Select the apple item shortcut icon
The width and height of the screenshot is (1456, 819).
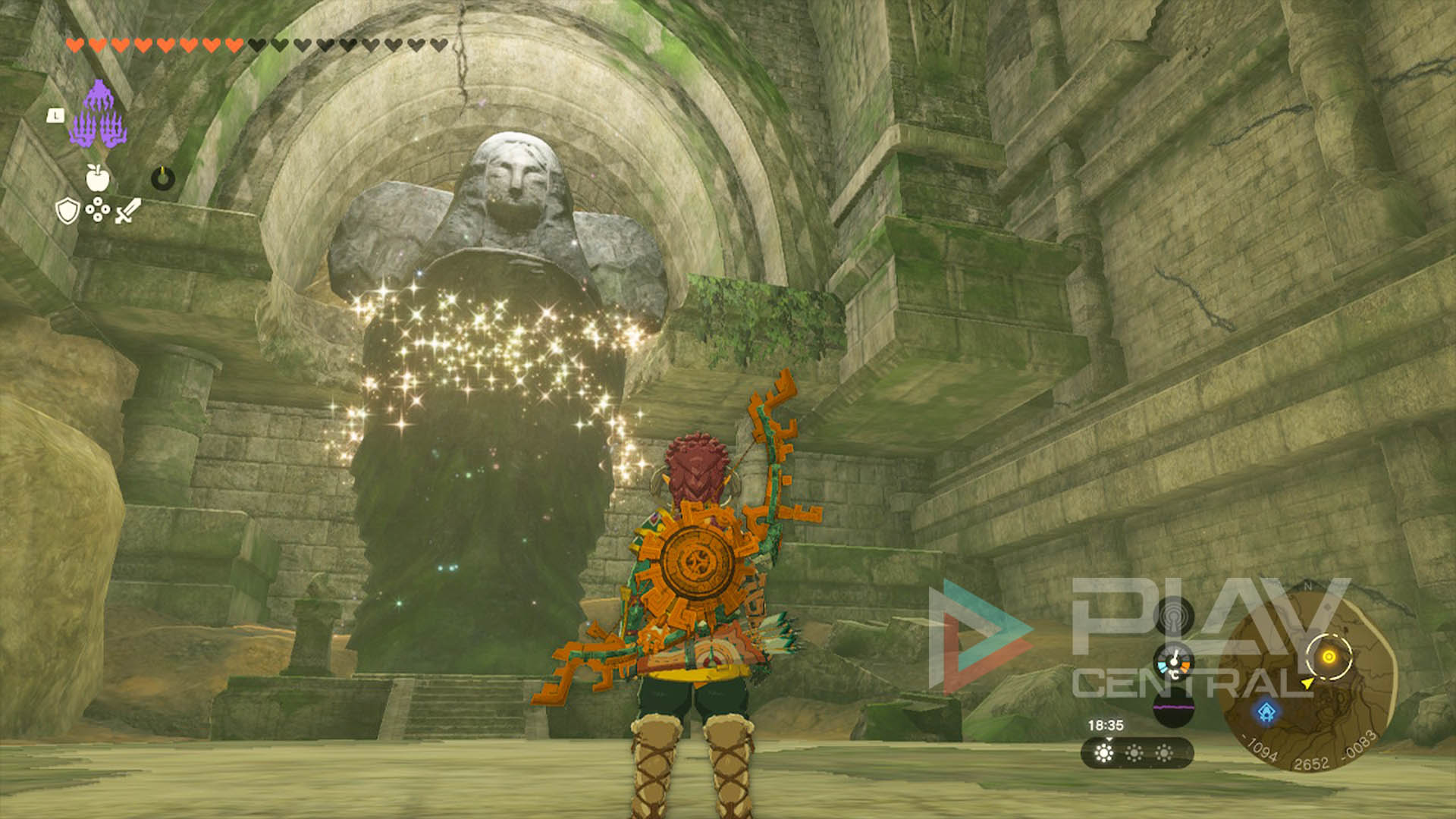point(97,178)
